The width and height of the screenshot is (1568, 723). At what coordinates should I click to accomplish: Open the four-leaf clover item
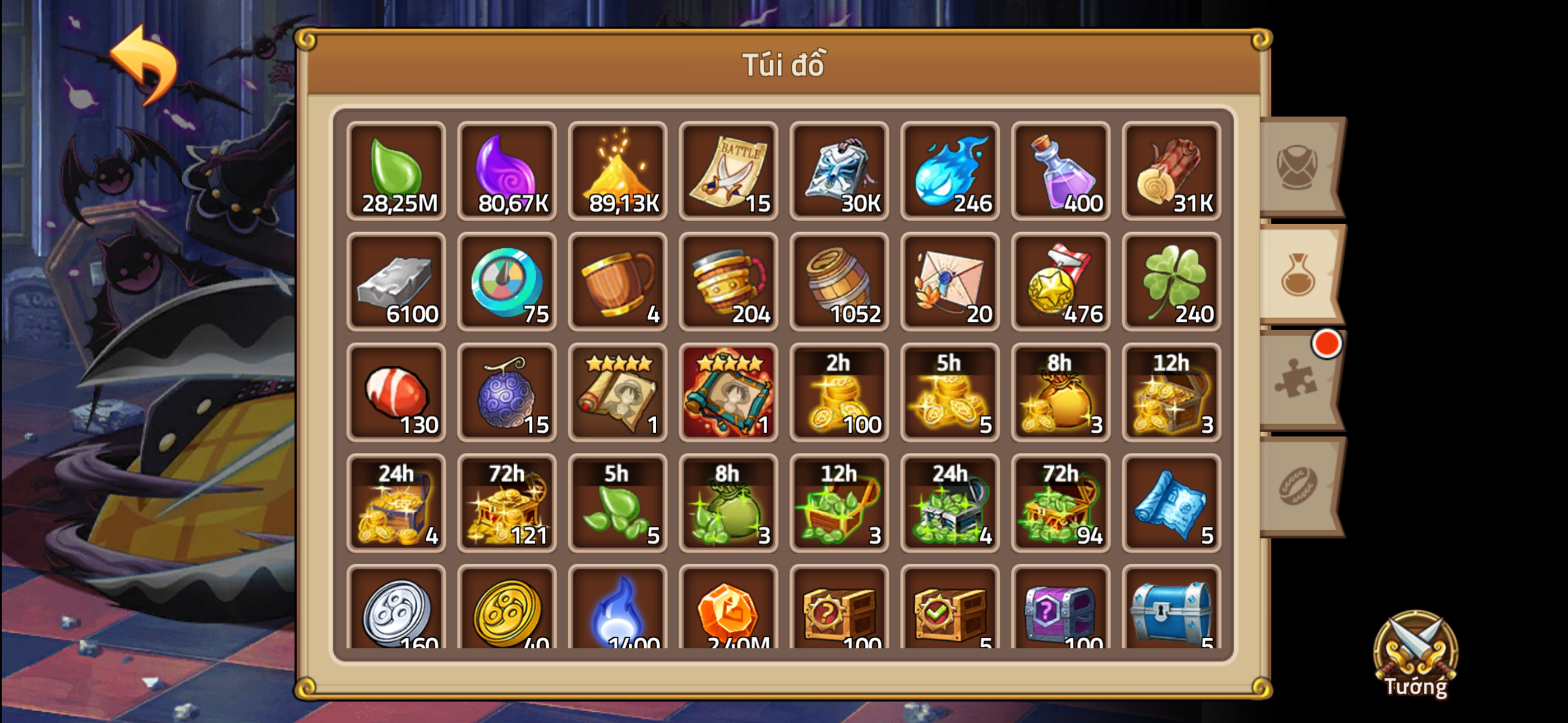(x=1172, y=283)
